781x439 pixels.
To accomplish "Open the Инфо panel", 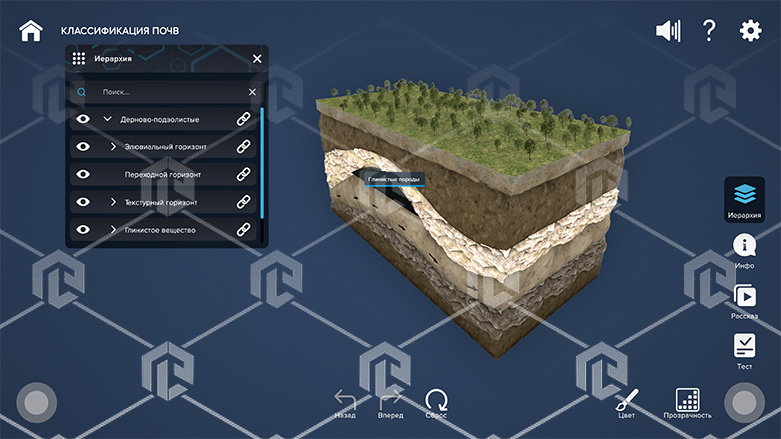I will click(x=744, y=250).
